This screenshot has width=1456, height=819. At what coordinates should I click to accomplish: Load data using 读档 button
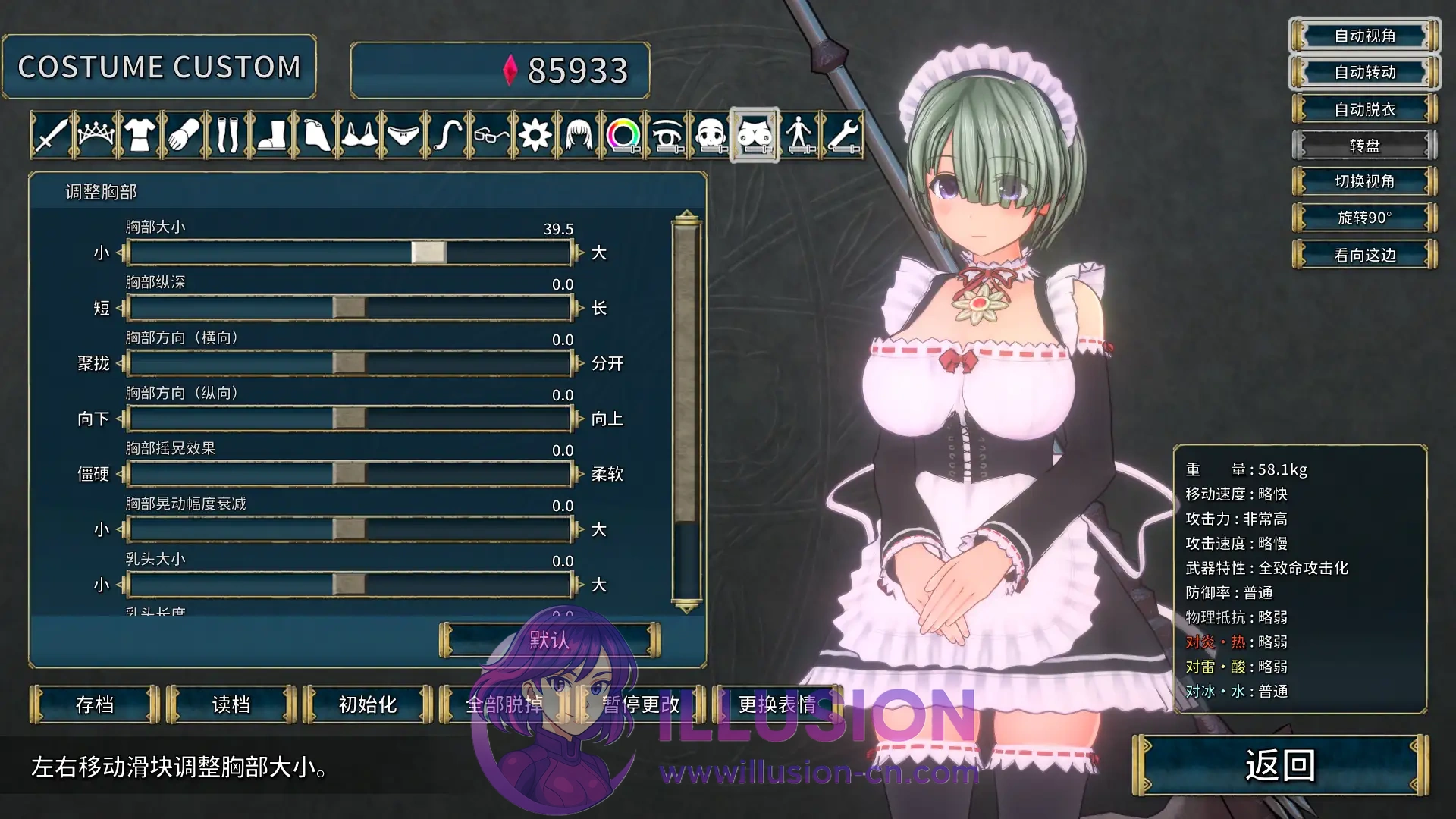231,704
